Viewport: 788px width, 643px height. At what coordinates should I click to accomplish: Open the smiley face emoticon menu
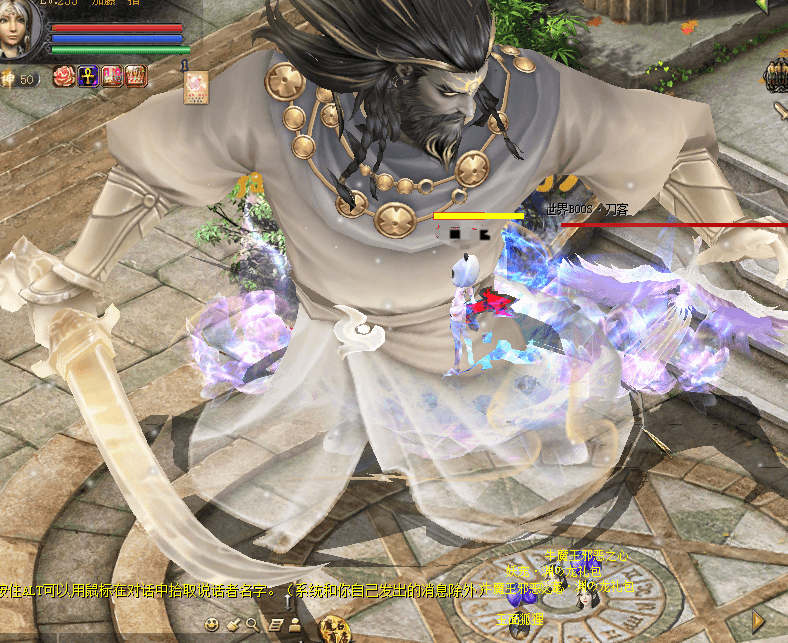coord(212,625)
